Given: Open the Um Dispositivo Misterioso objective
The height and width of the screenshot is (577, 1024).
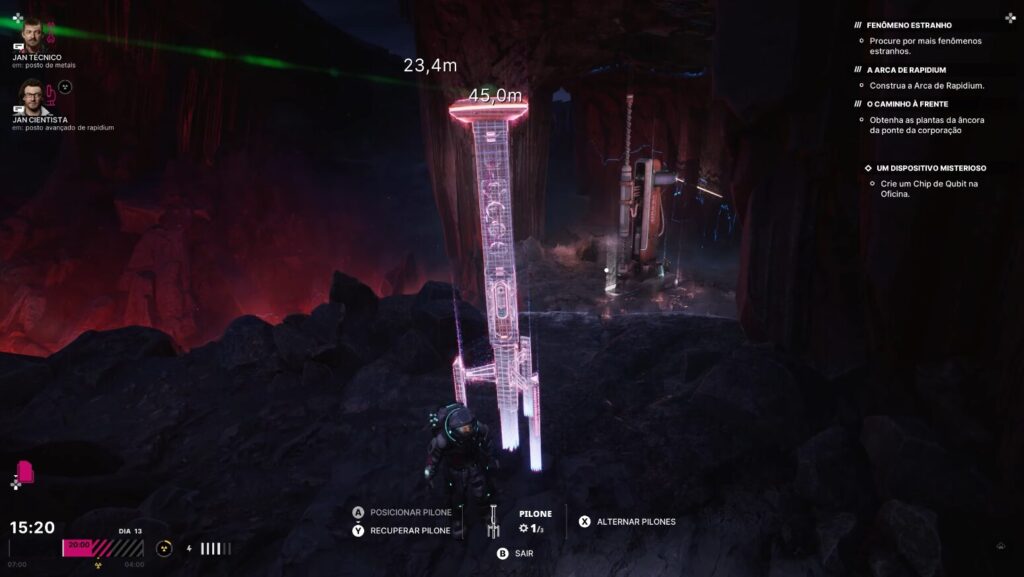Looking at the screenshot, I should pyautogui.click(x=930, y=168).
